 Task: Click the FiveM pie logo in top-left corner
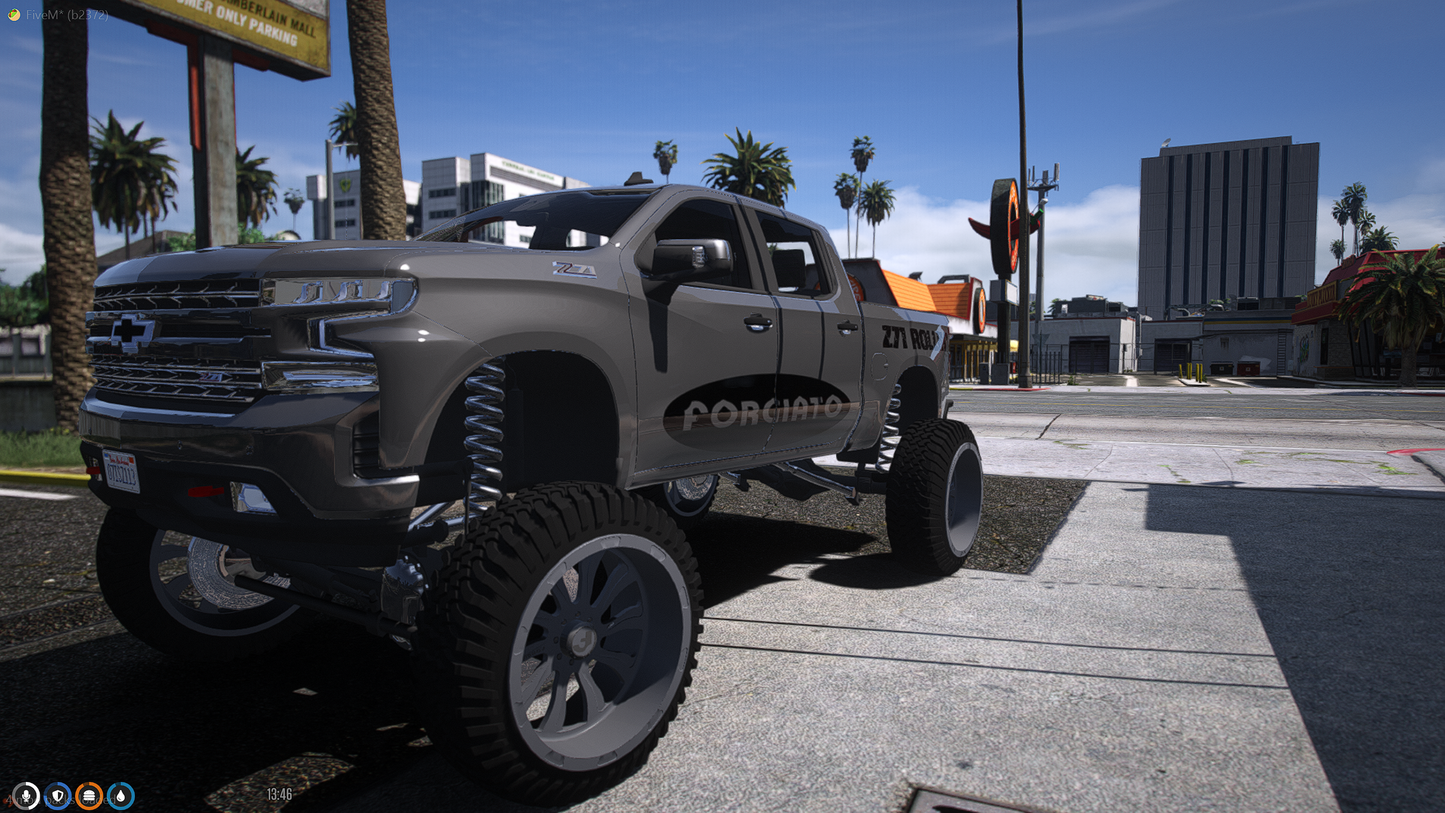click(14, 14)
